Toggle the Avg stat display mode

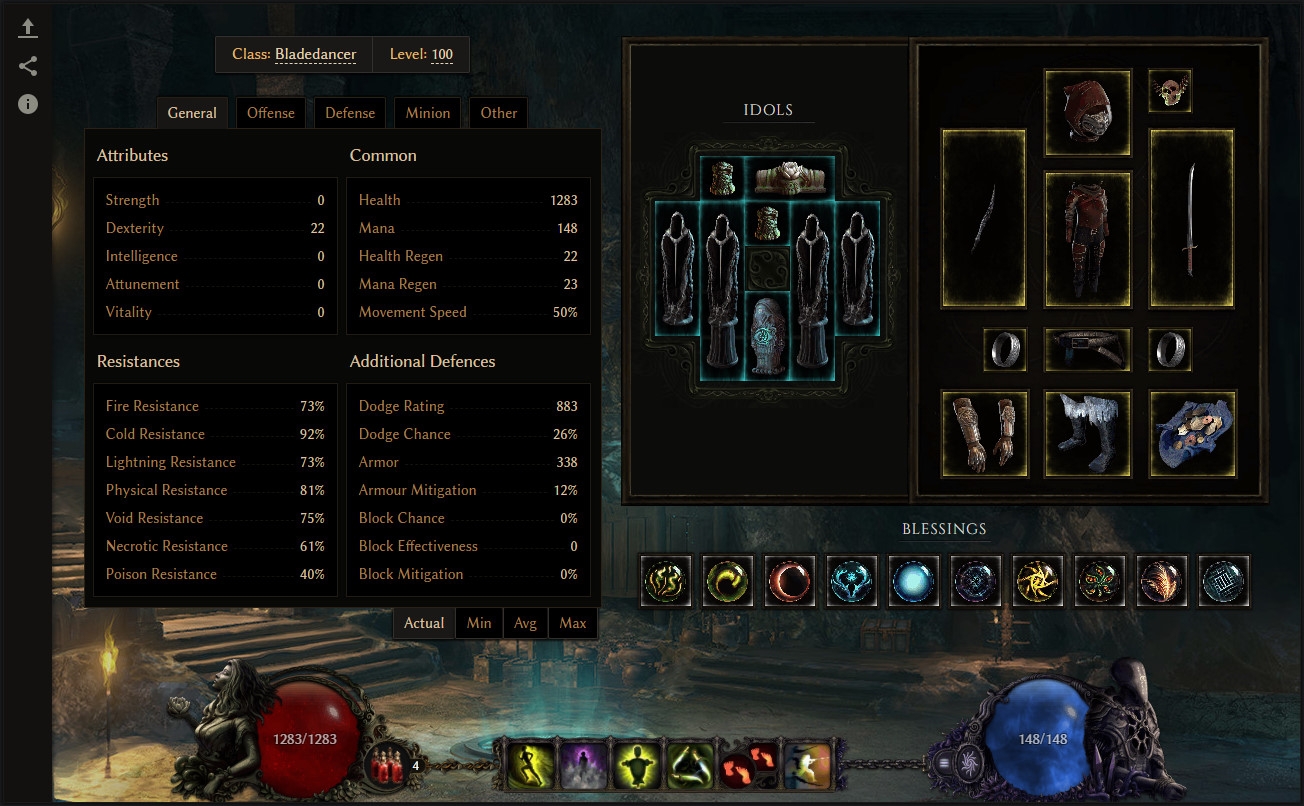click(526, 622)
